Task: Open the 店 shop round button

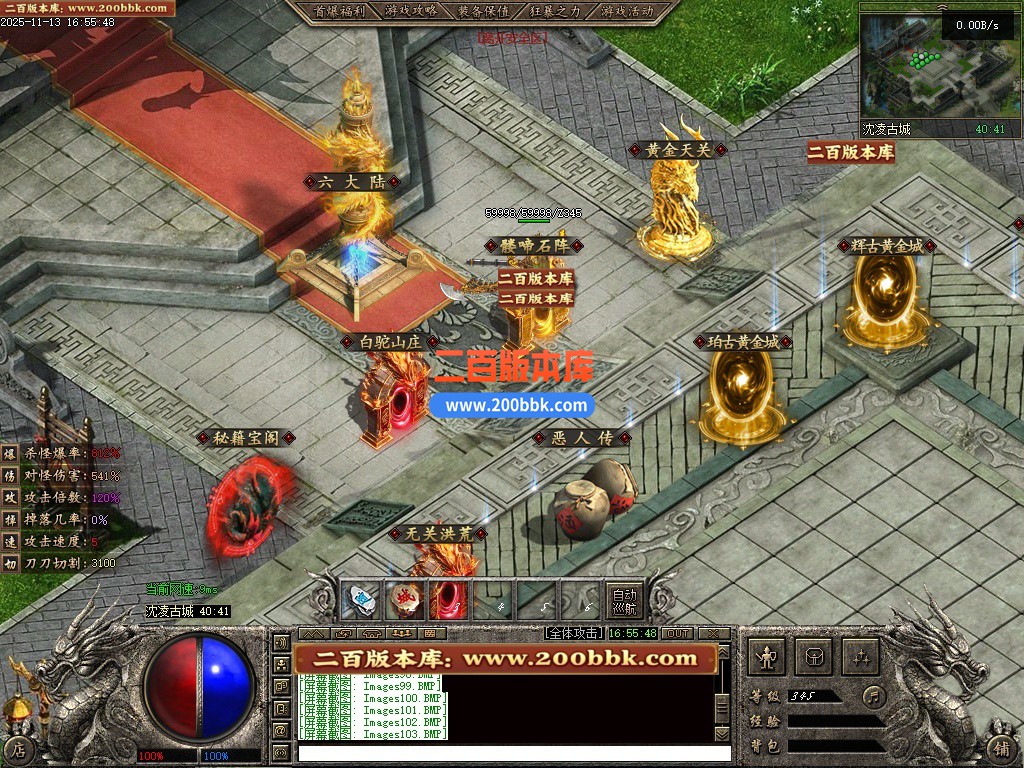Action: (17, 748)
